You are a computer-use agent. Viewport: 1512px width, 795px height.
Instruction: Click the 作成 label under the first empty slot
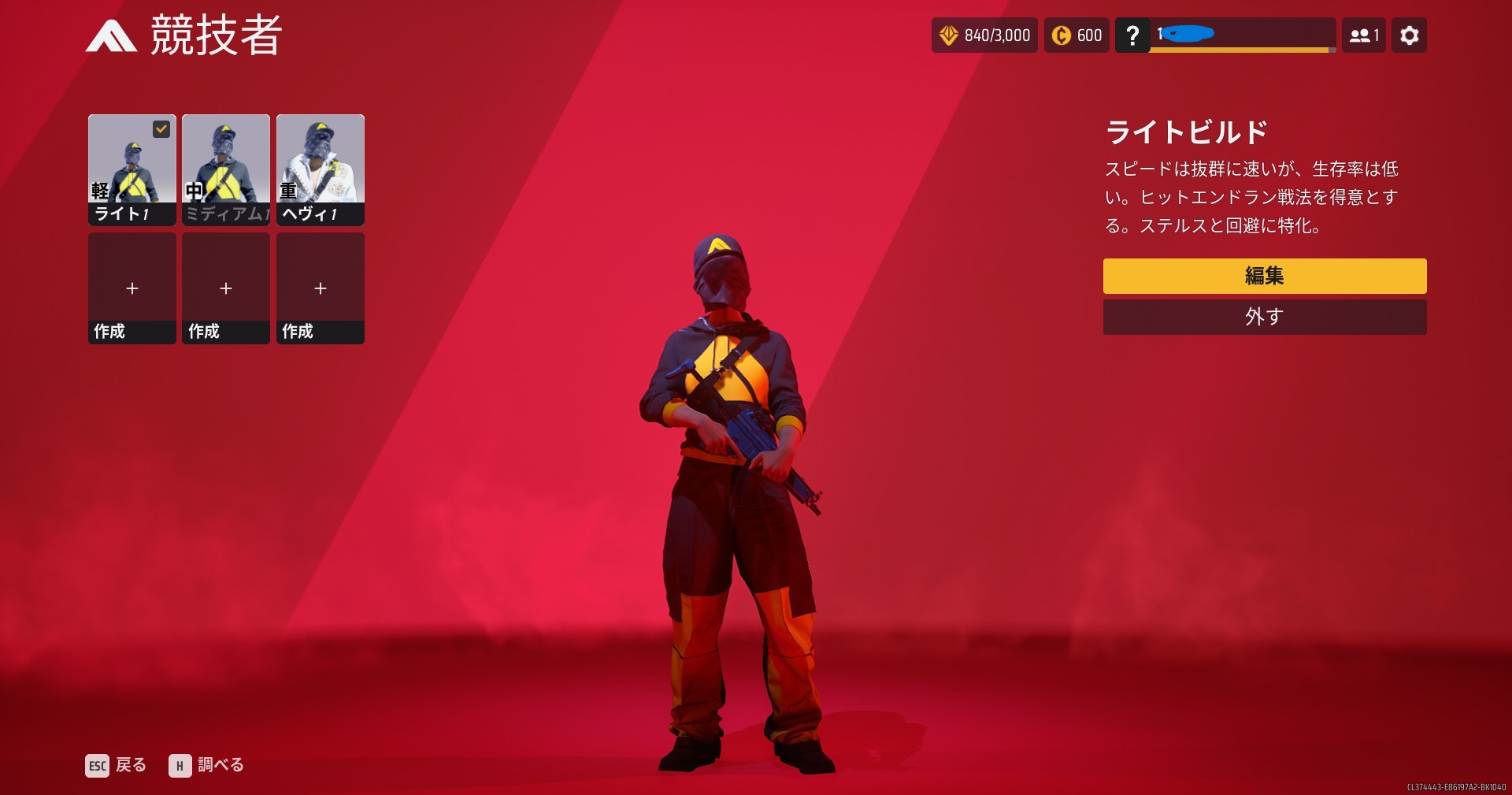(x=110, y=332)
